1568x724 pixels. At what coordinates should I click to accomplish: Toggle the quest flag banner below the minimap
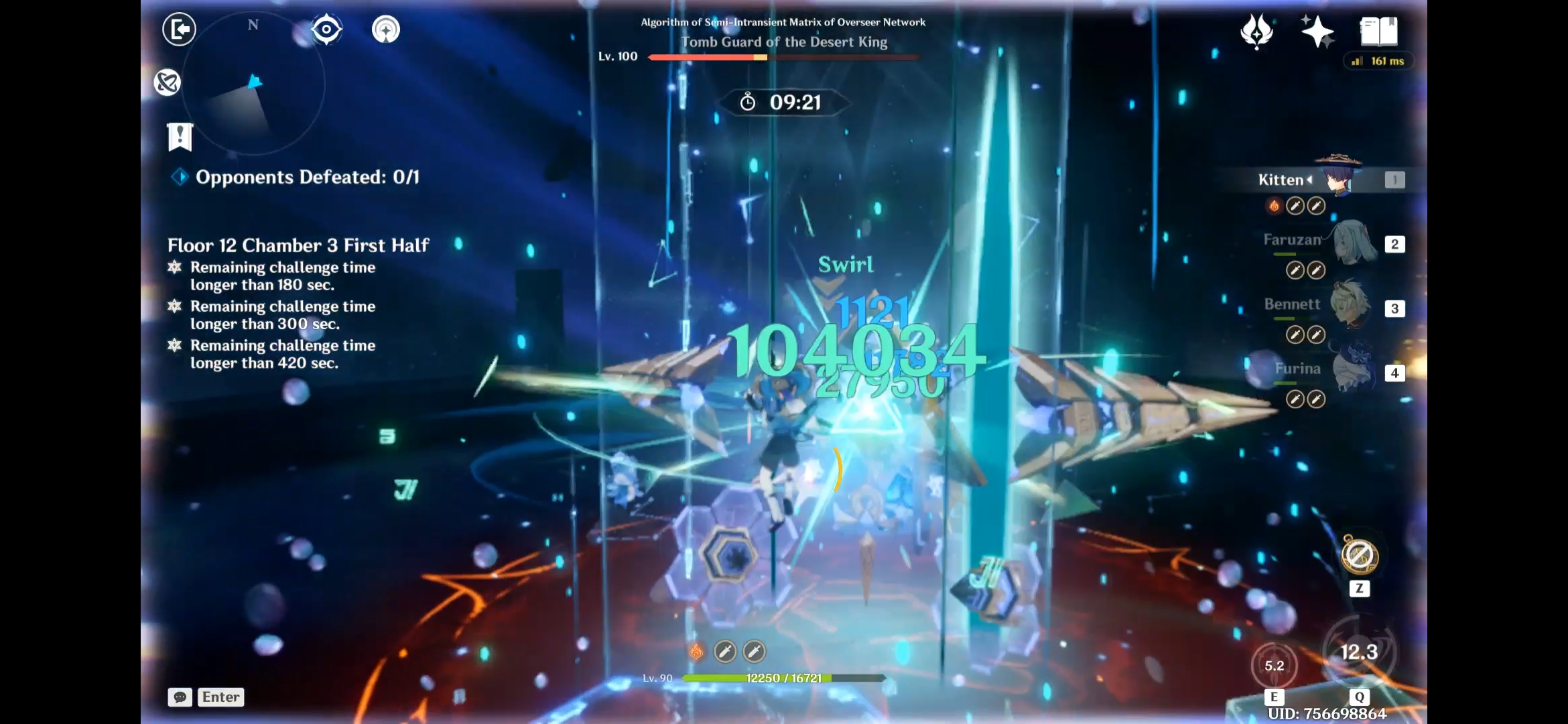click(x=178, y=136)
